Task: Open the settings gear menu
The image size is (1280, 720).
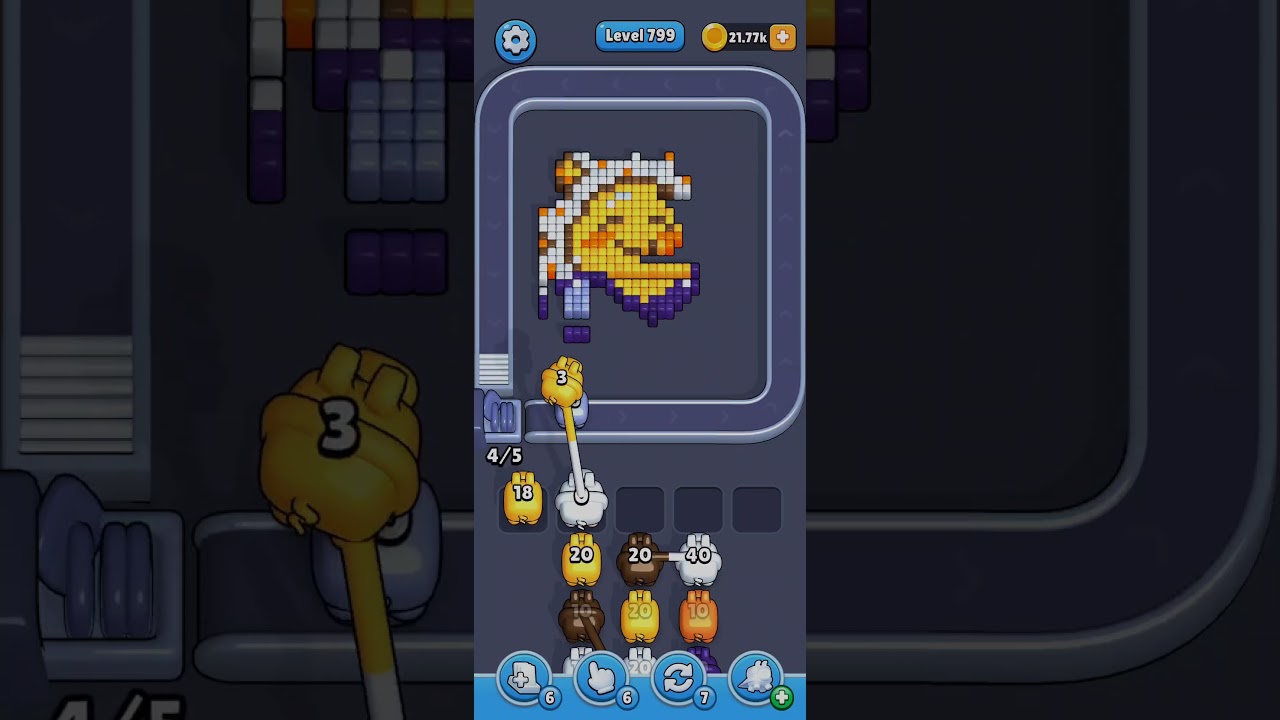Action: point(516,40)
